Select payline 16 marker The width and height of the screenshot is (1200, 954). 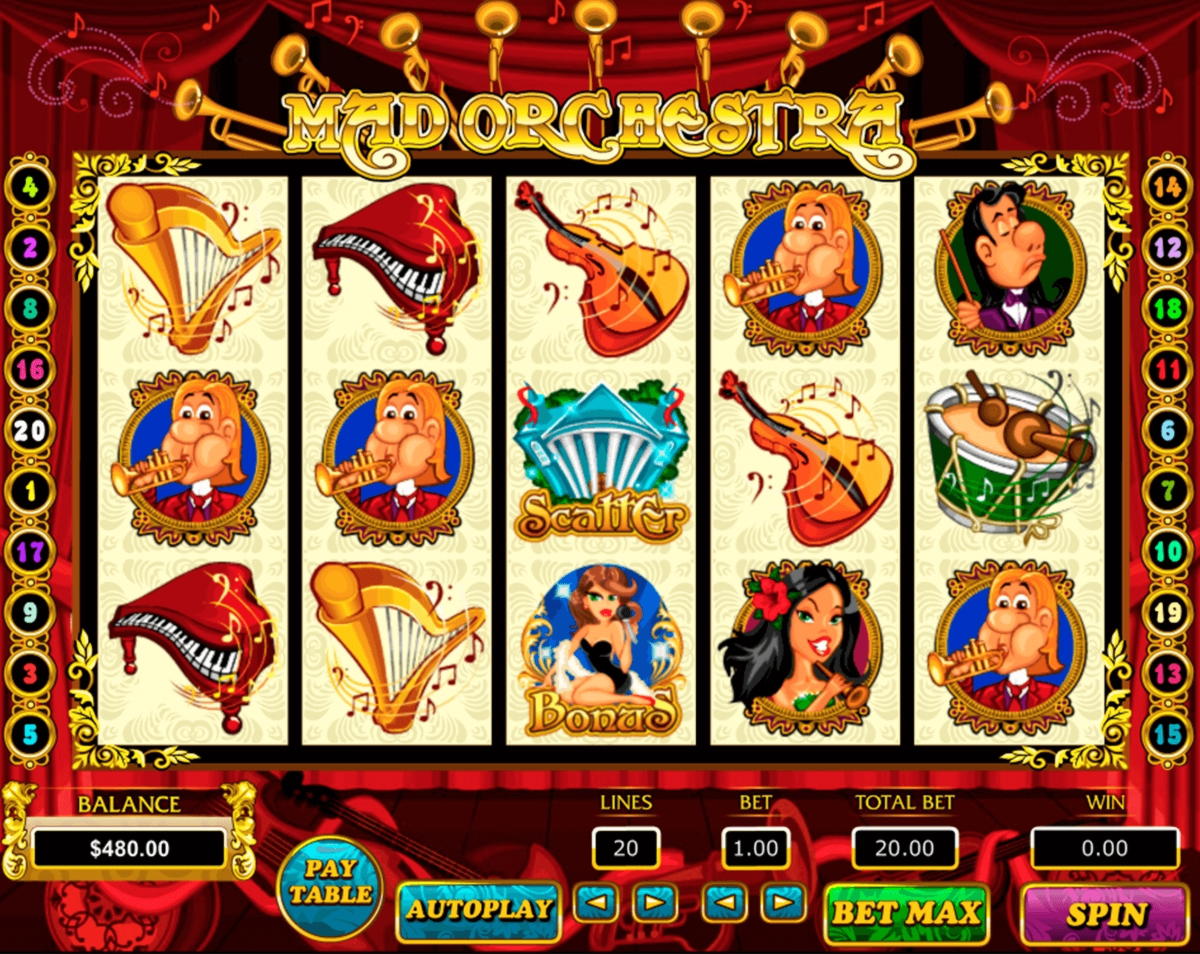(x=31, y=370)
